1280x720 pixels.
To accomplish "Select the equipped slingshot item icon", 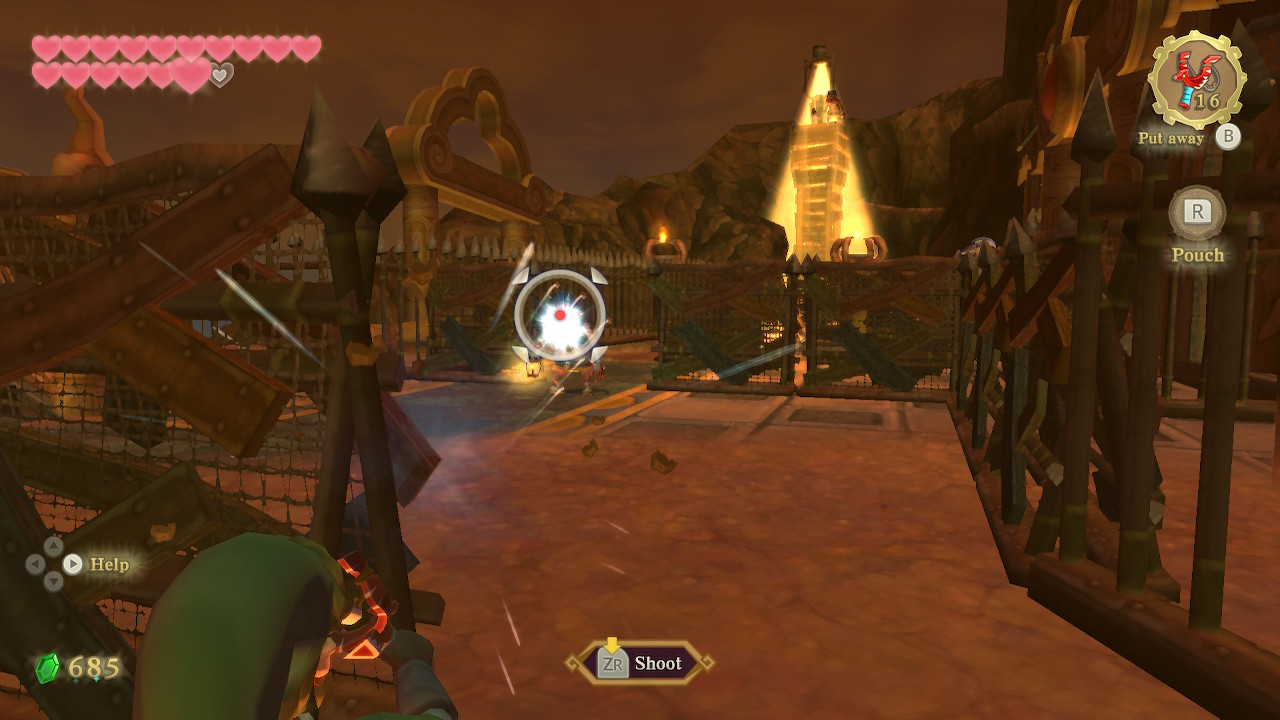I will (1197, 79).
